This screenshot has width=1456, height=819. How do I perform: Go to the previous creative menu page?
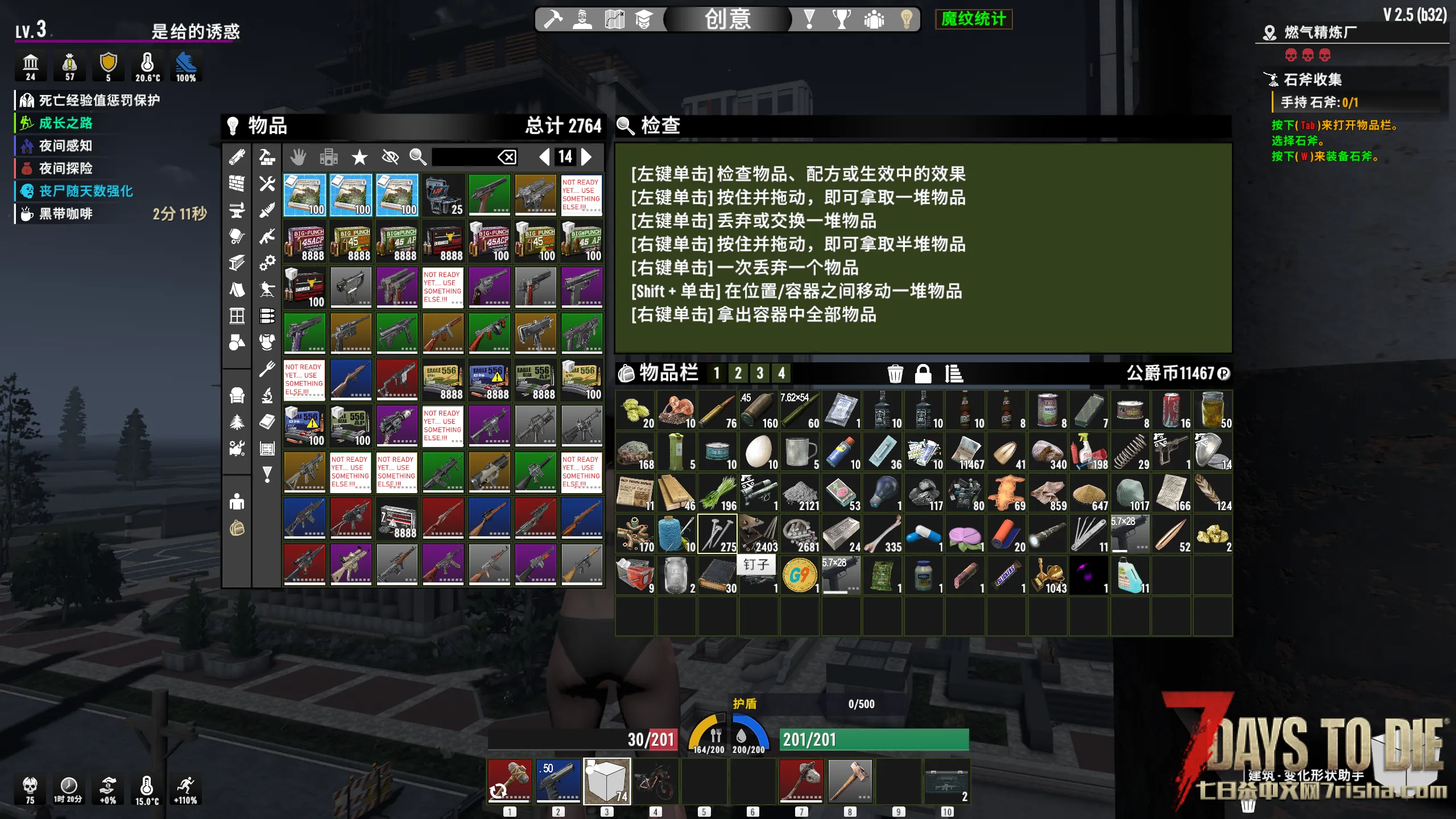click(x=544, y=157)
